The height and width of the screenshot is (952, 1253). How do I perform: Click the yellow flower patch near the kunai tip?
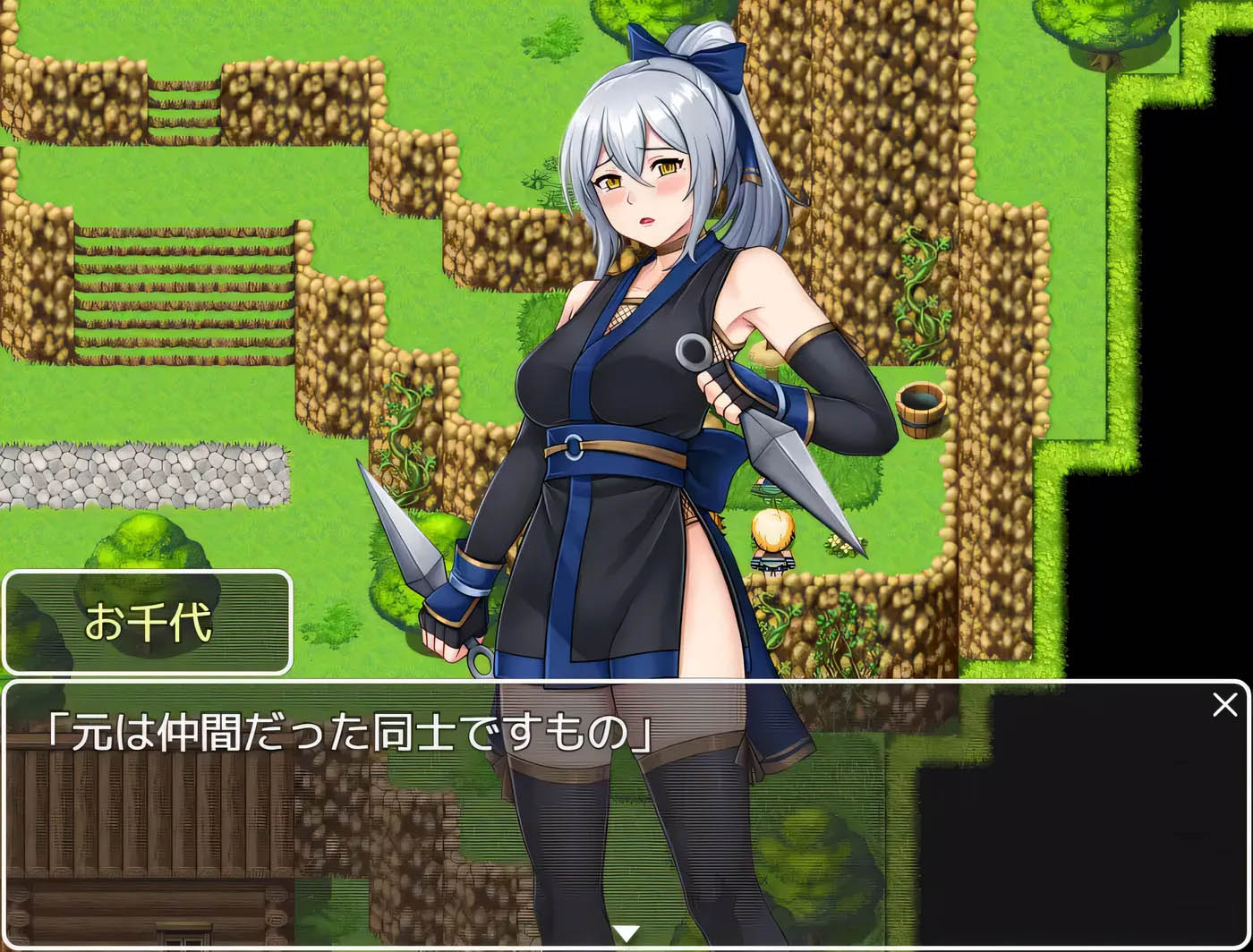(x=840, y=543)
